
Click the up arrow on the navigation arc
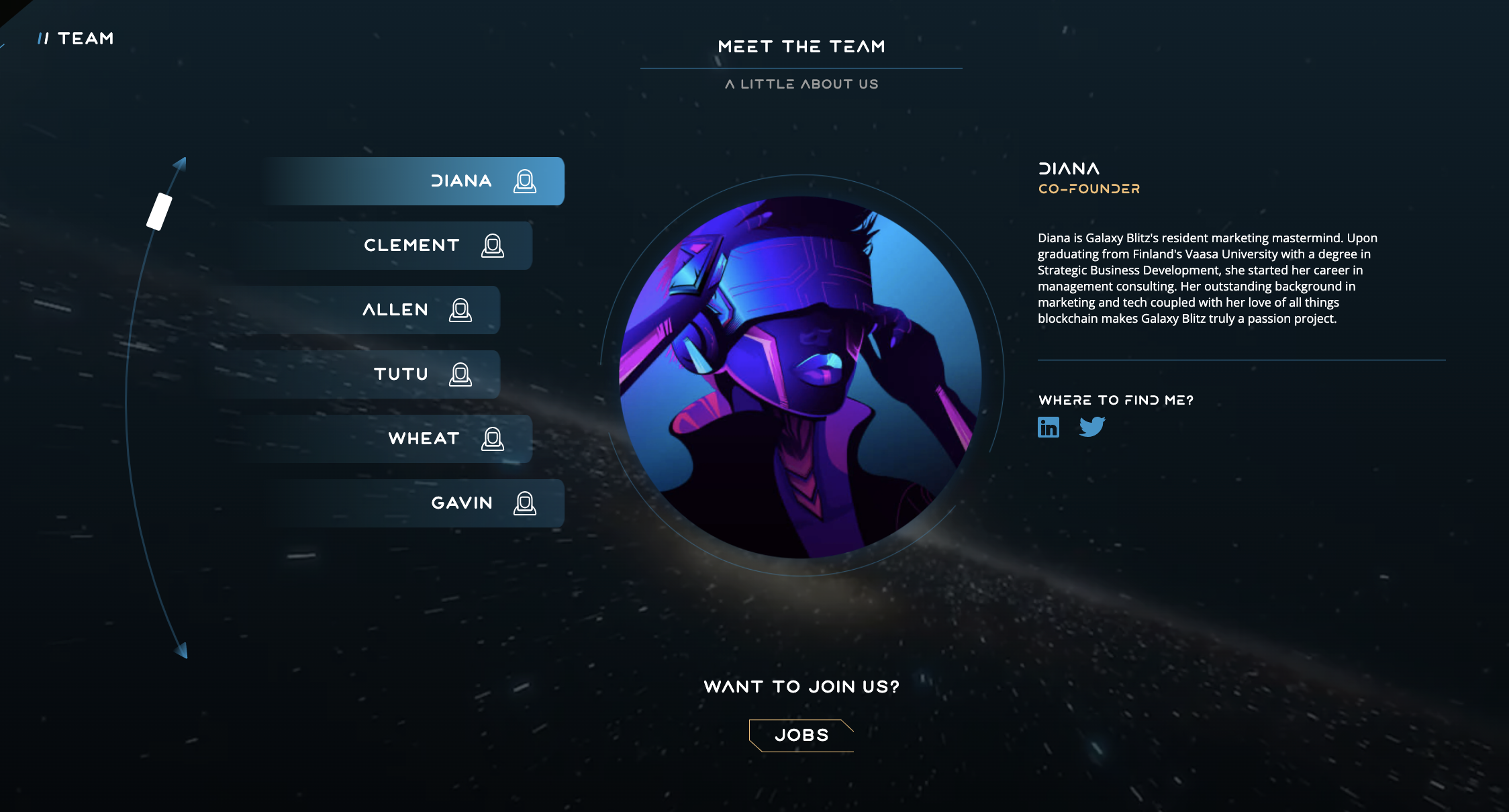click(x=180, y=164)
